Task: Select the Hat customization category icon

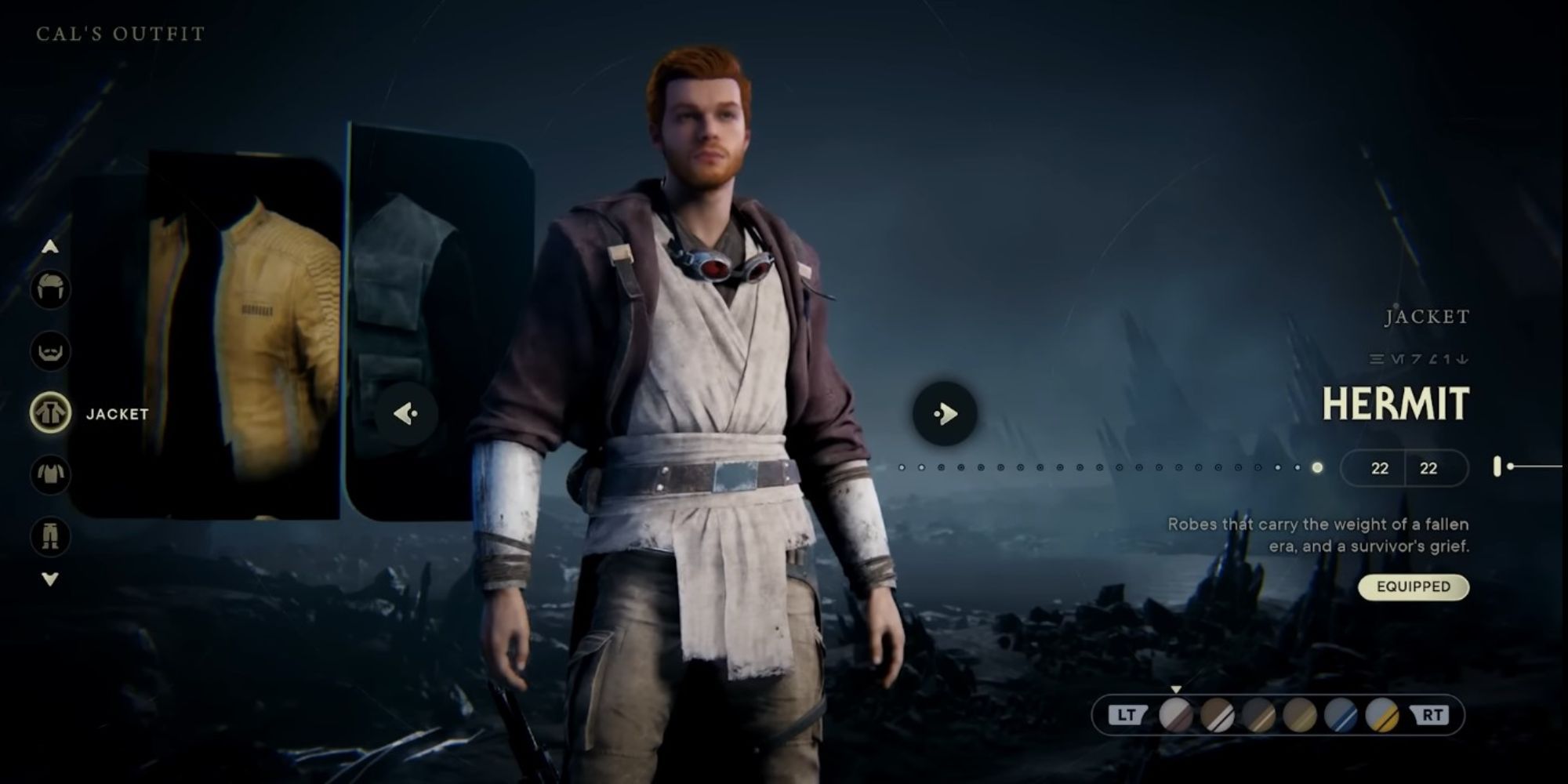Action: [50, 288]
